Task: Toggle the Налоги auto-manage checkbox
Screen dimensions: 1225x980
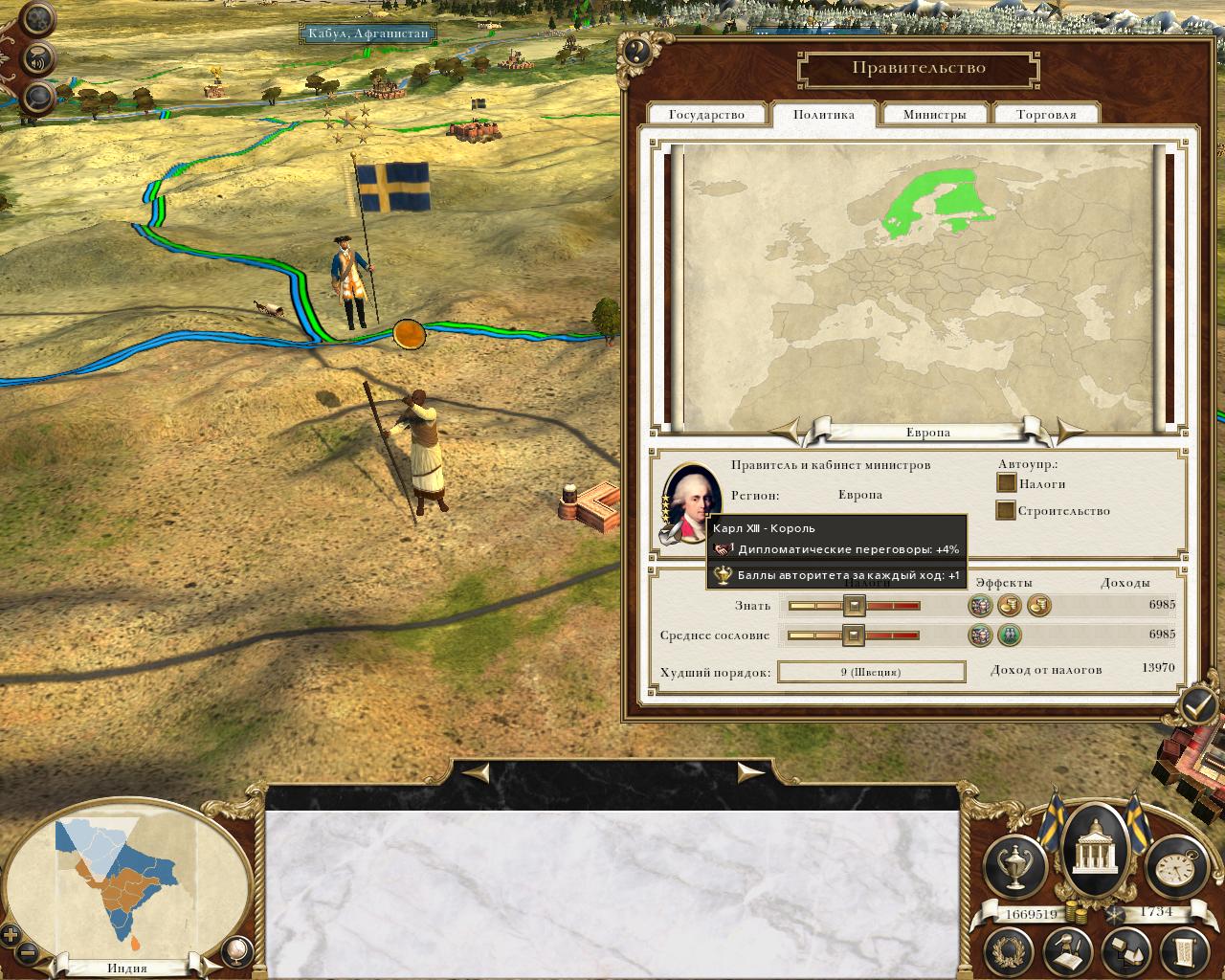Action: pos(1006,483)
